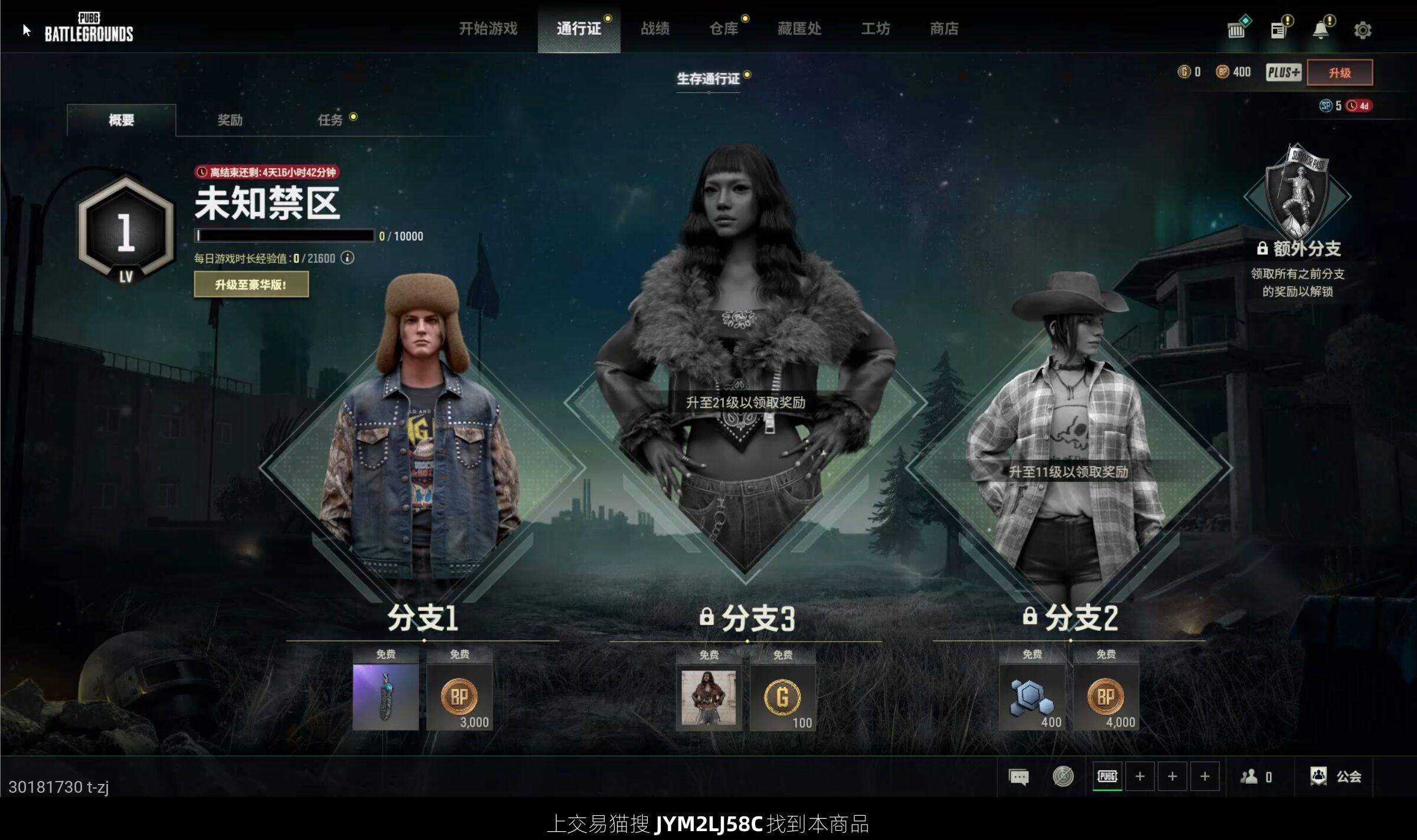Open the 开始游戏 menu
1417x840 pixels.
pyautogui.click(x=488, y=28)
